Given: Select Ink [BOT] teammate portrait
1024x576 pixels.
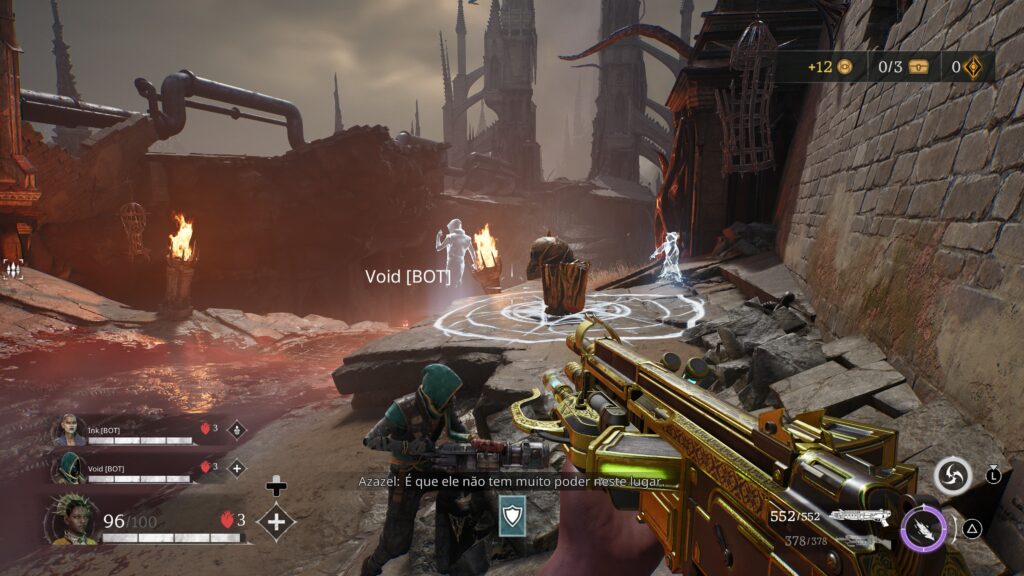Looking at the screenshot, I should pyautogui.click(x=70, y=430).
